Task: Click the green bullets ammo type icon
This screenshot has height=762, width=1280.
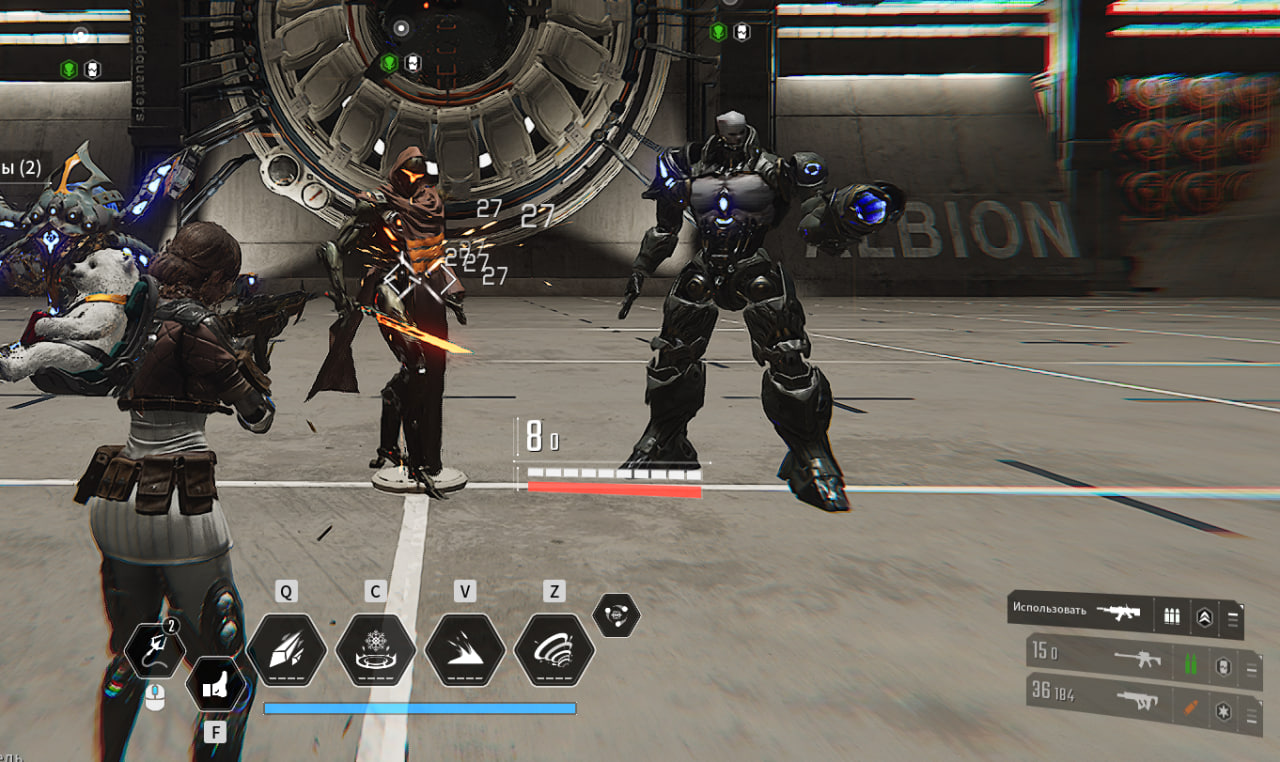Action: pyautogui.click(x=1191, y=664)
